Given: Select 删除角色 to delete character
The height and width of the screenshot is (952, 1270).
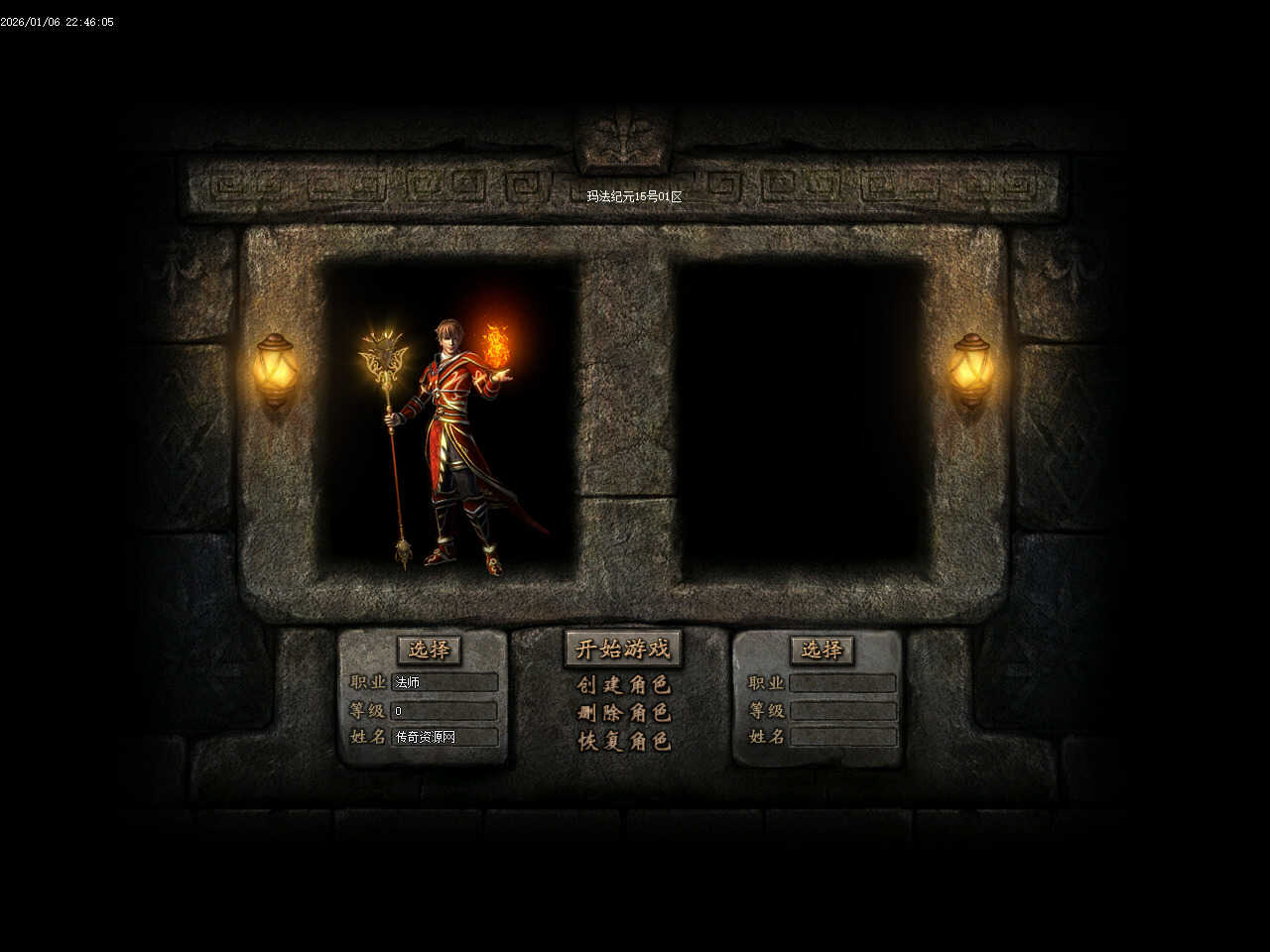Looking at the screenshot, I should pos(624,713).
